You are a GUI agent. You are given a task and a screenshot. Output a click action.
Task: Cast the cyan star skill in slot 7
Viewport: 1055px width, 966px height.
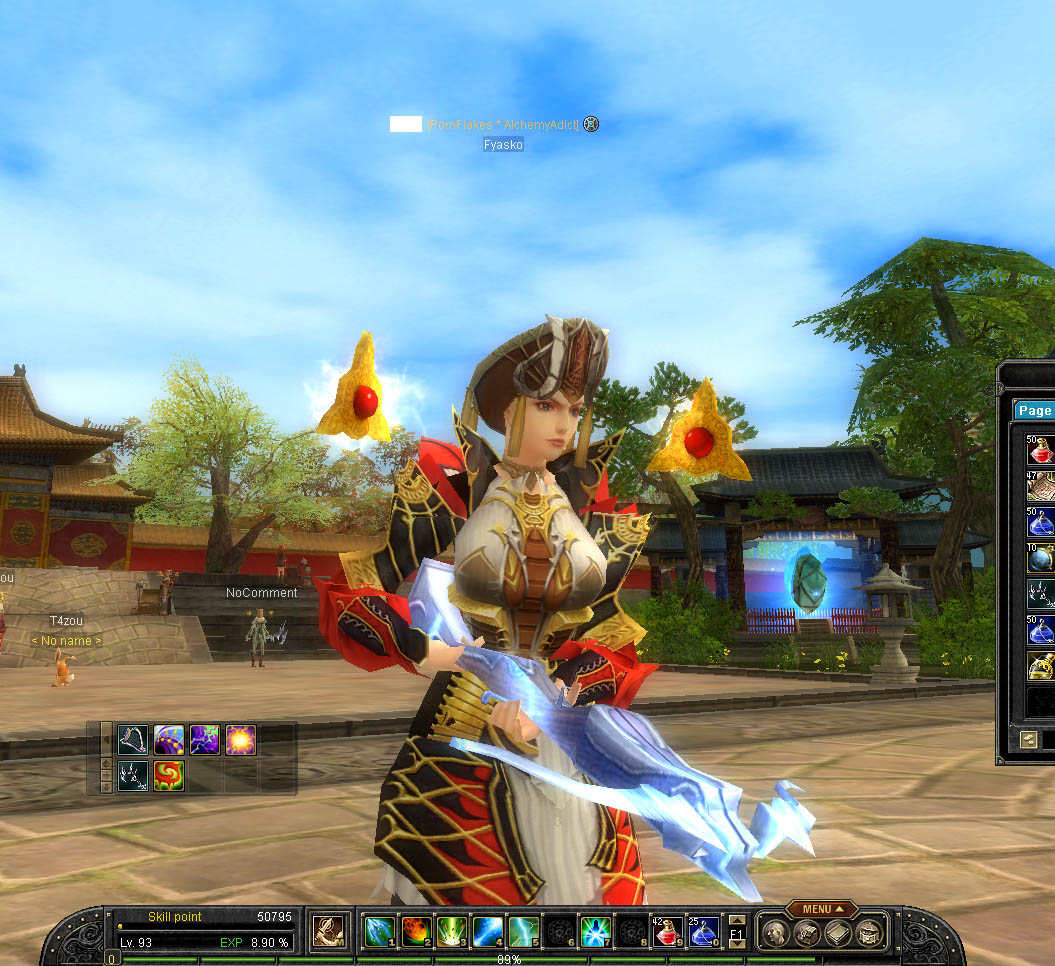click(x=595, y=932)
